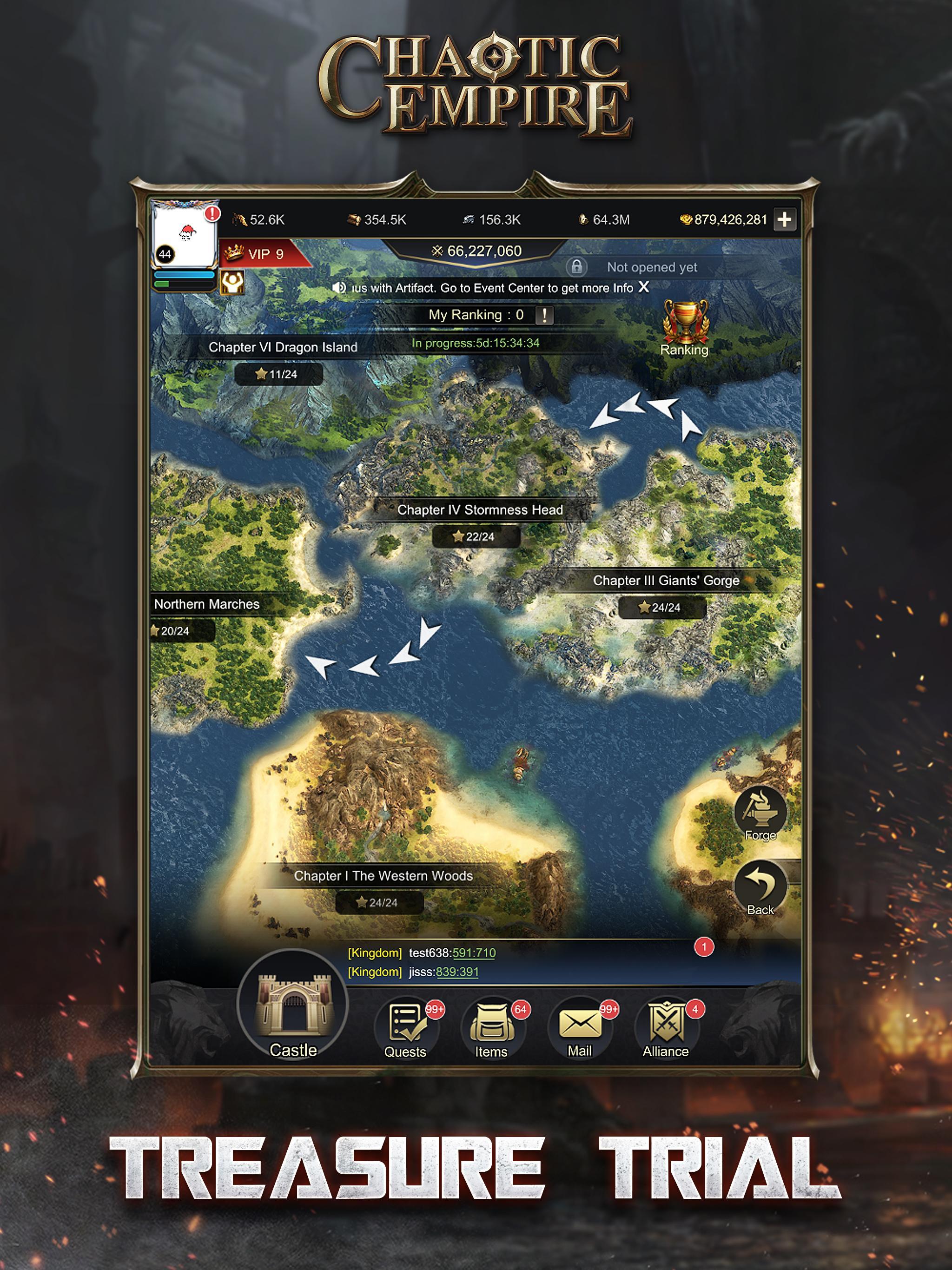Dismiss the Event Center announcement with X
952x1270 pixels.
point(645,288)
